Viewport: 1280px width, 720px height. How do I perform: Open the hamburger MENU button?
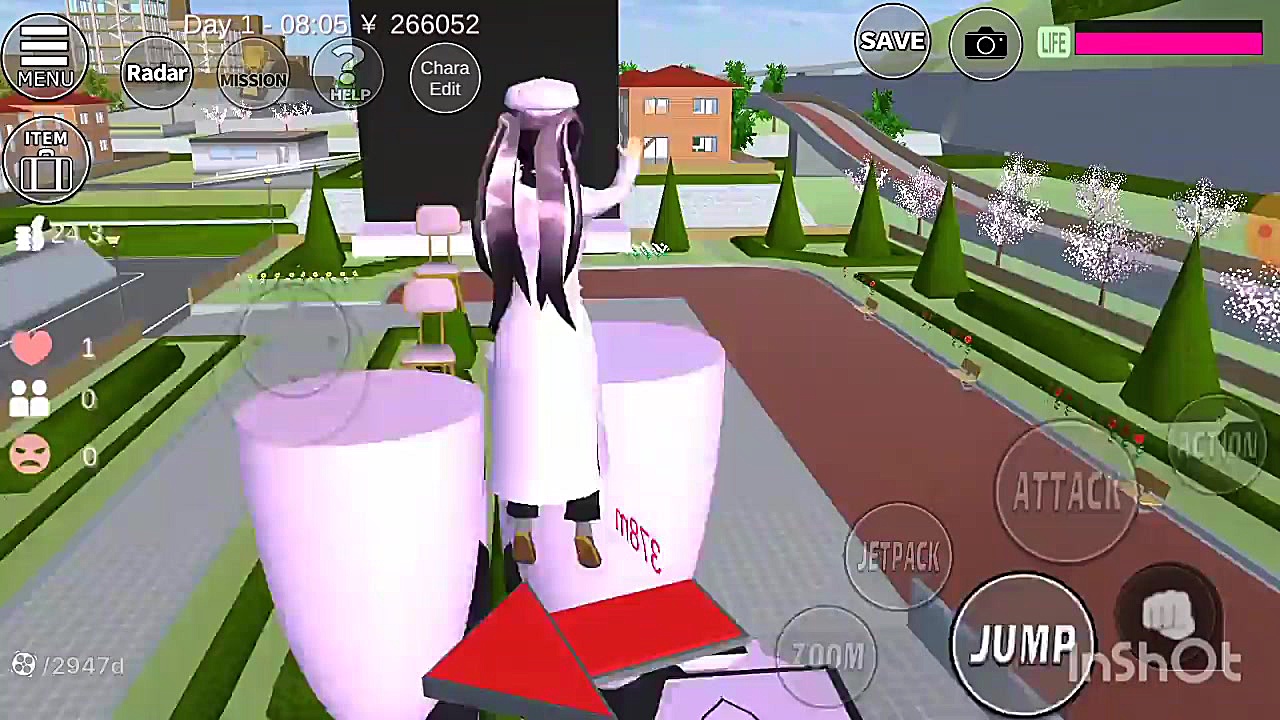click(45, 55)
